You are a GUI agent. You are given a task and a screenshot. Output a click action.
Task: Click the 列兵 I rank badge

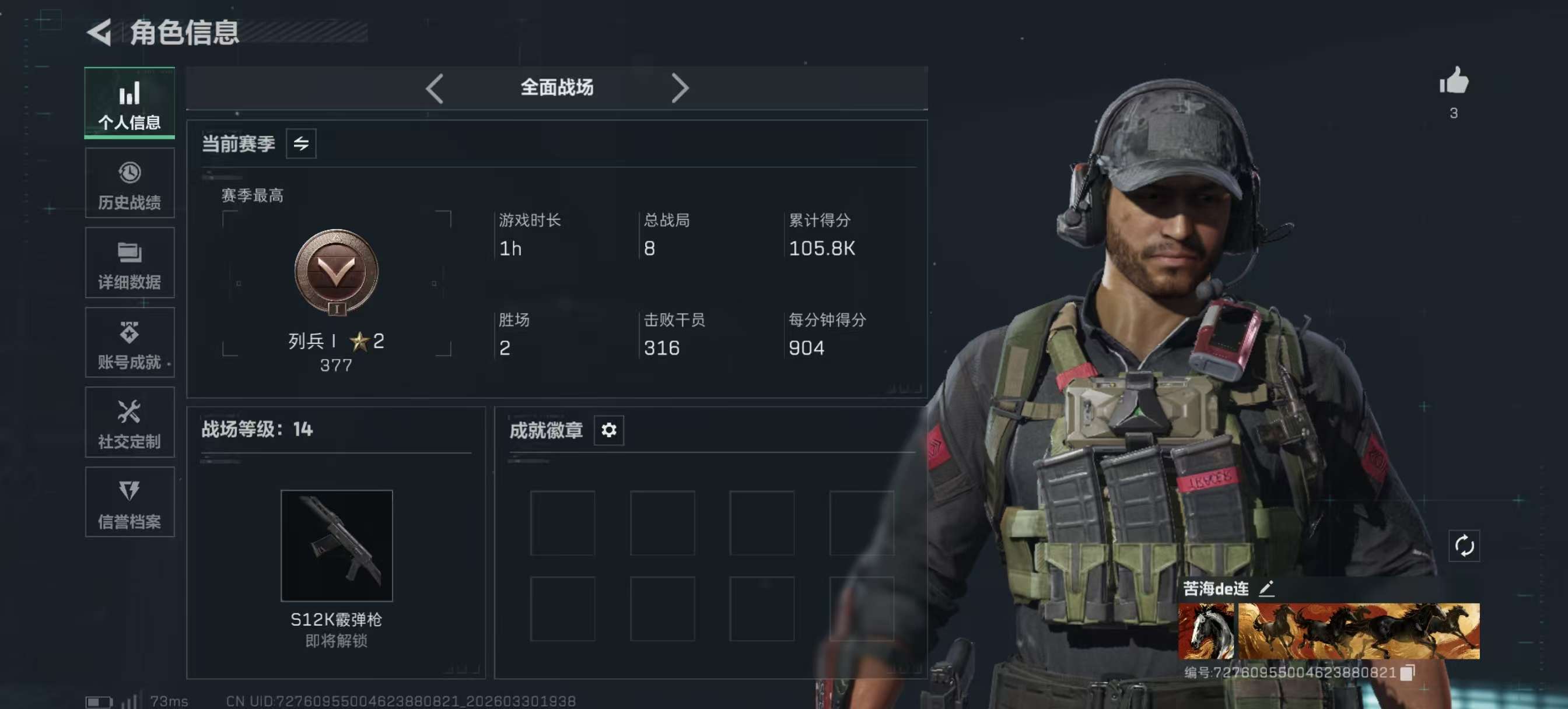pos(337,272)
